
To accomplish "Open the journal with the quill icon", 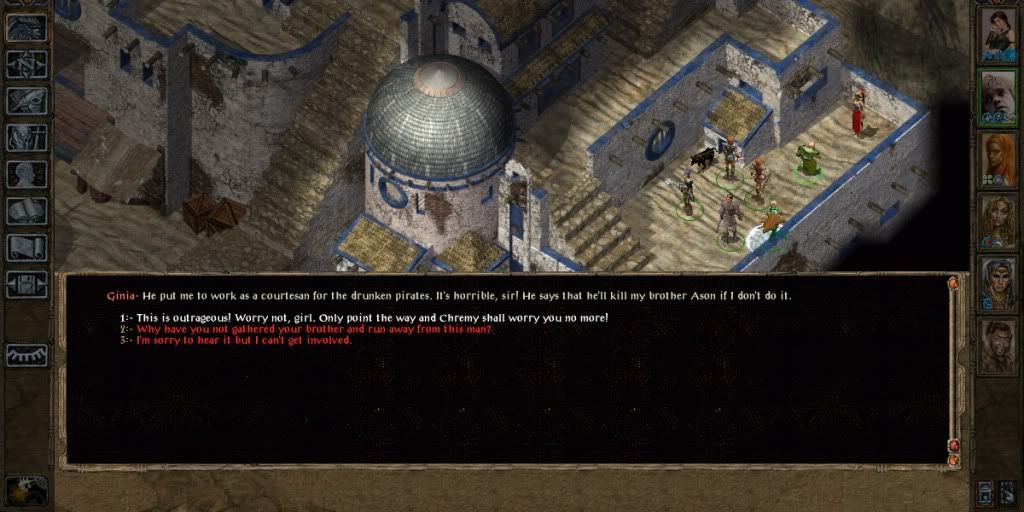I will [27, 100].
